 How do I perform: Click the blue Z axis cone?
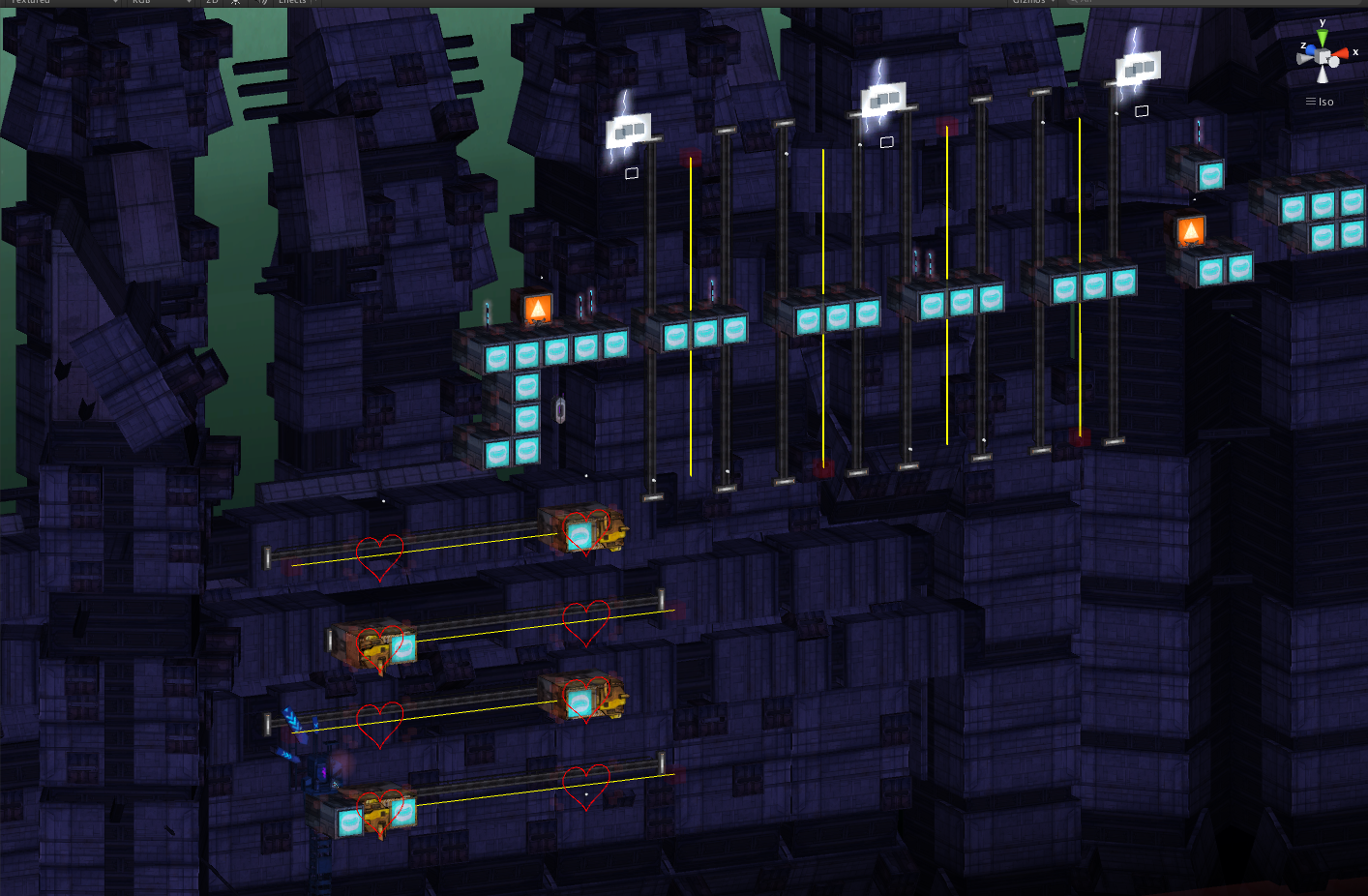click(x=1311, y=49)
